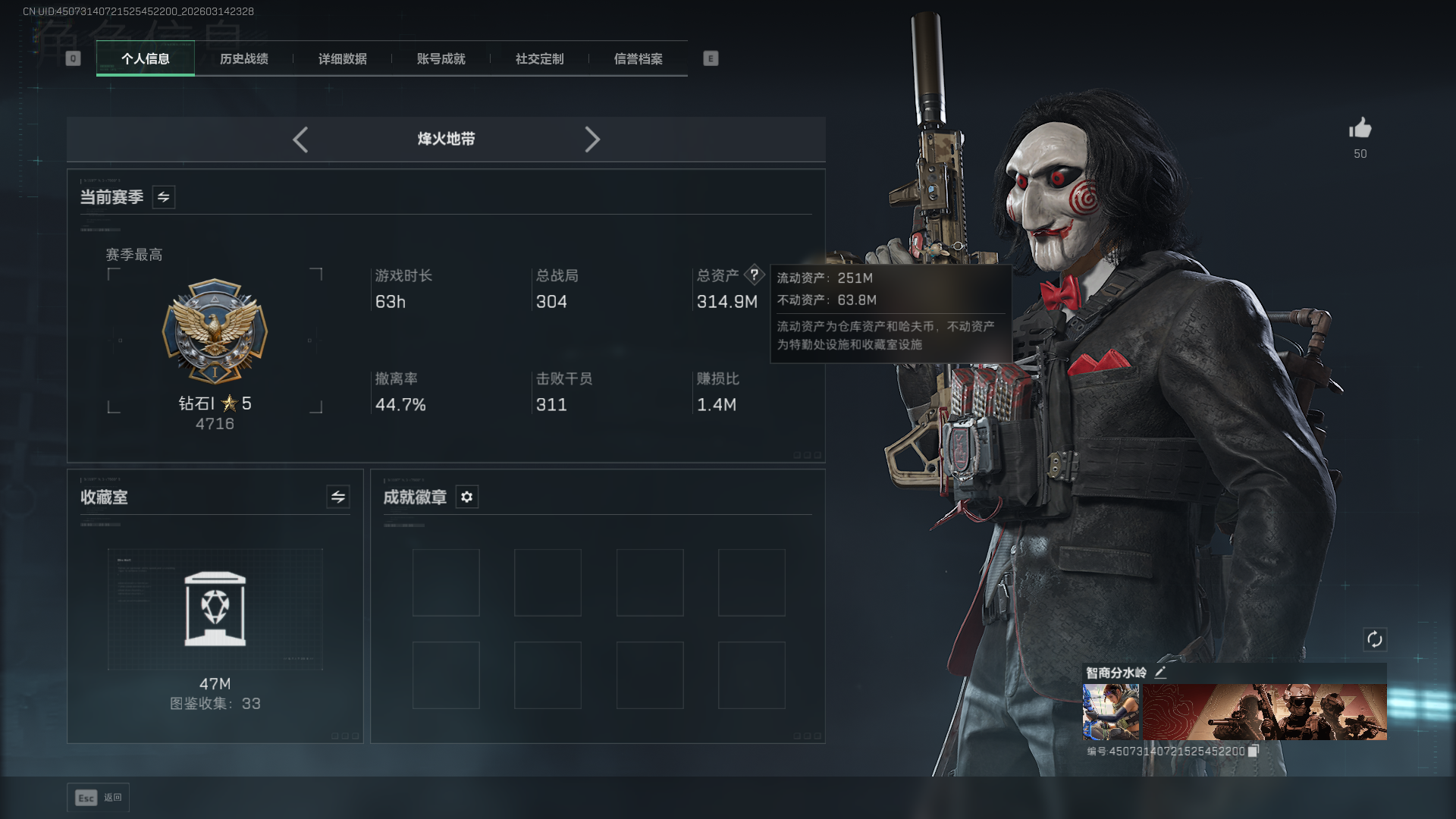Copy the player UID using the copy icon
1456x819 pixels.
pos(1254,750)
